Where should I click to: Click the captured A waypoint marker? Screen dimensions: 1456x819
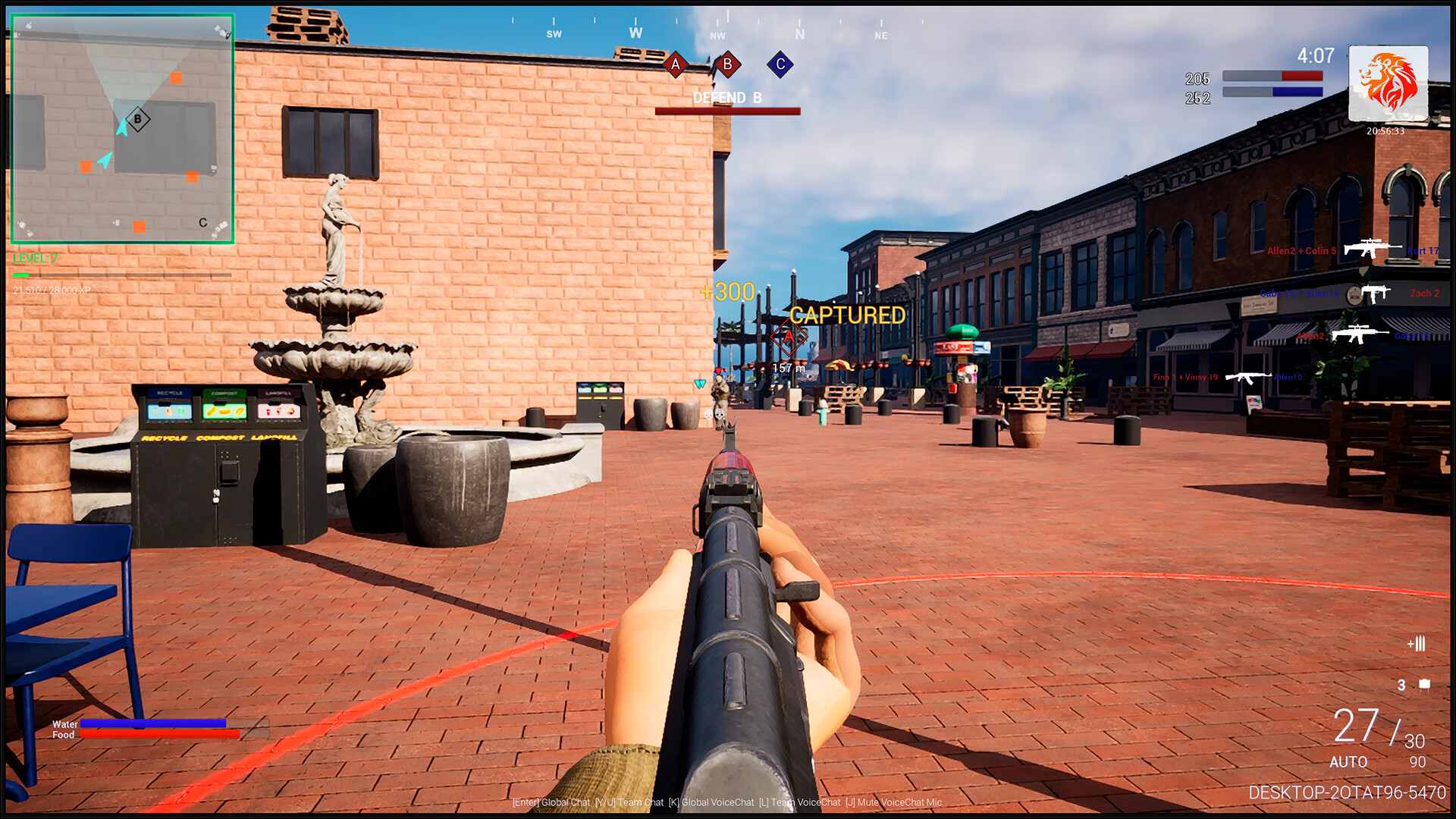click(789, 337)
